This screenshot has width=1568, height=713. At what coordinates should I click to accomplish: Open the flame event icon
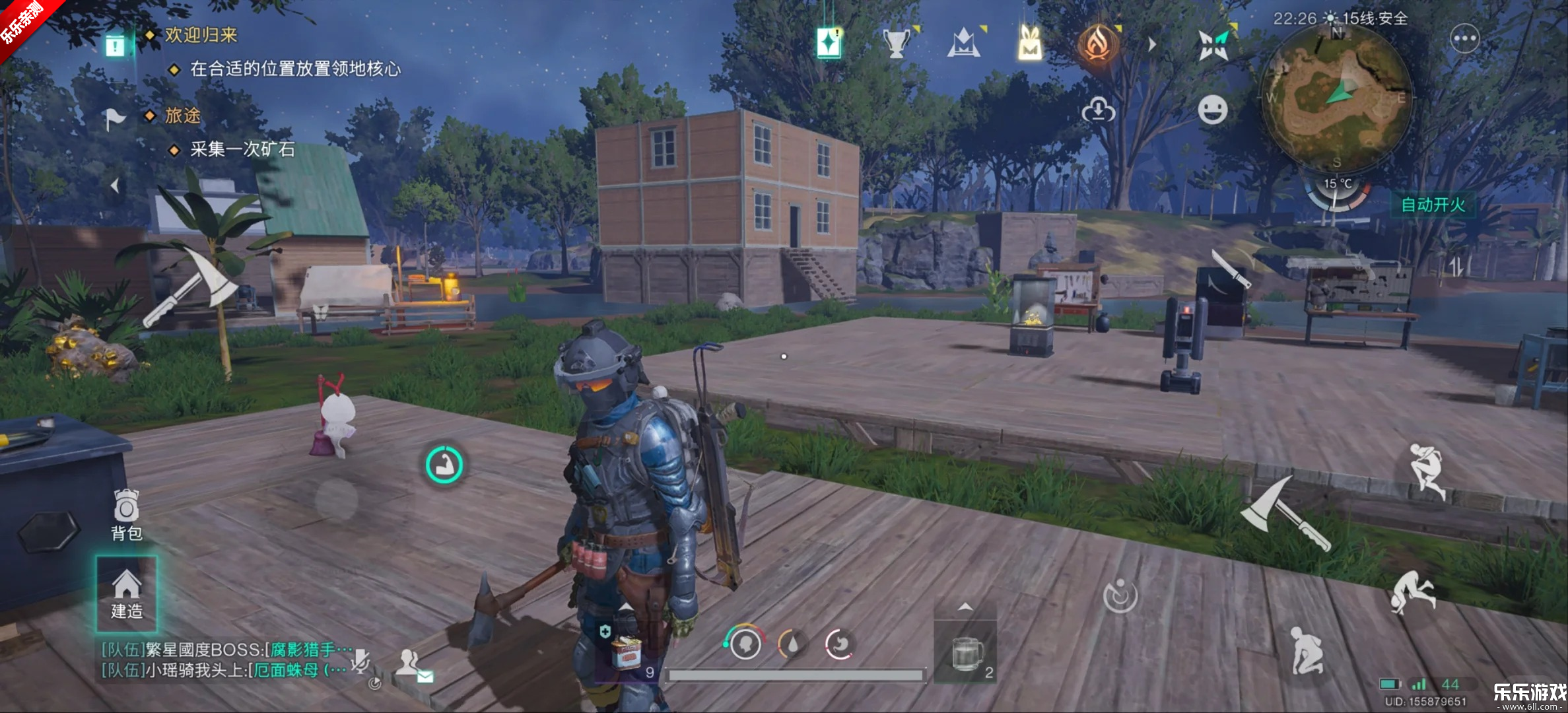click(x=1097, y=44)
